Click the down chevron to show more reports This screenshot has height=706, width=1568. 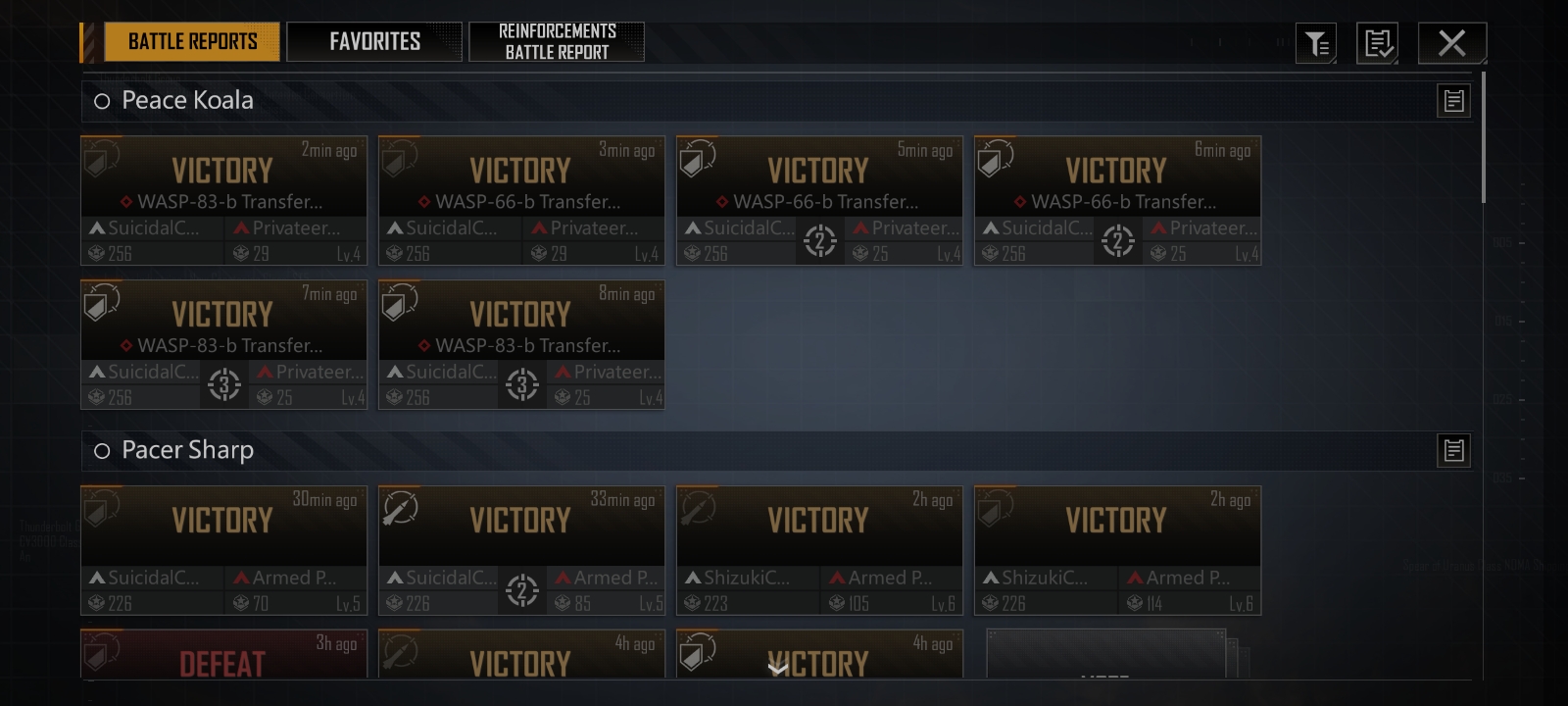coord(777,669)
